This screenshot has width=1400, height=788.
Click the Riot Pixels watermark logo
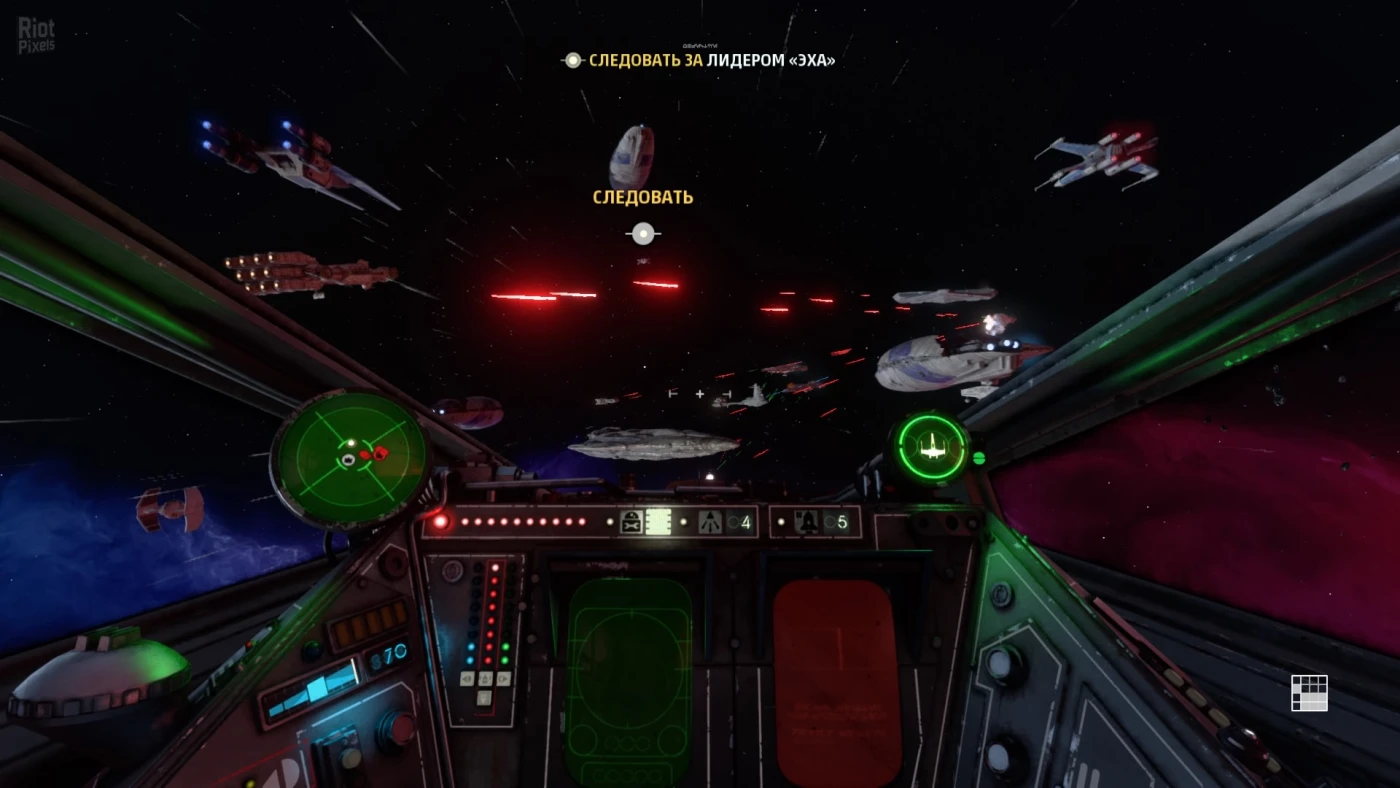36,34
